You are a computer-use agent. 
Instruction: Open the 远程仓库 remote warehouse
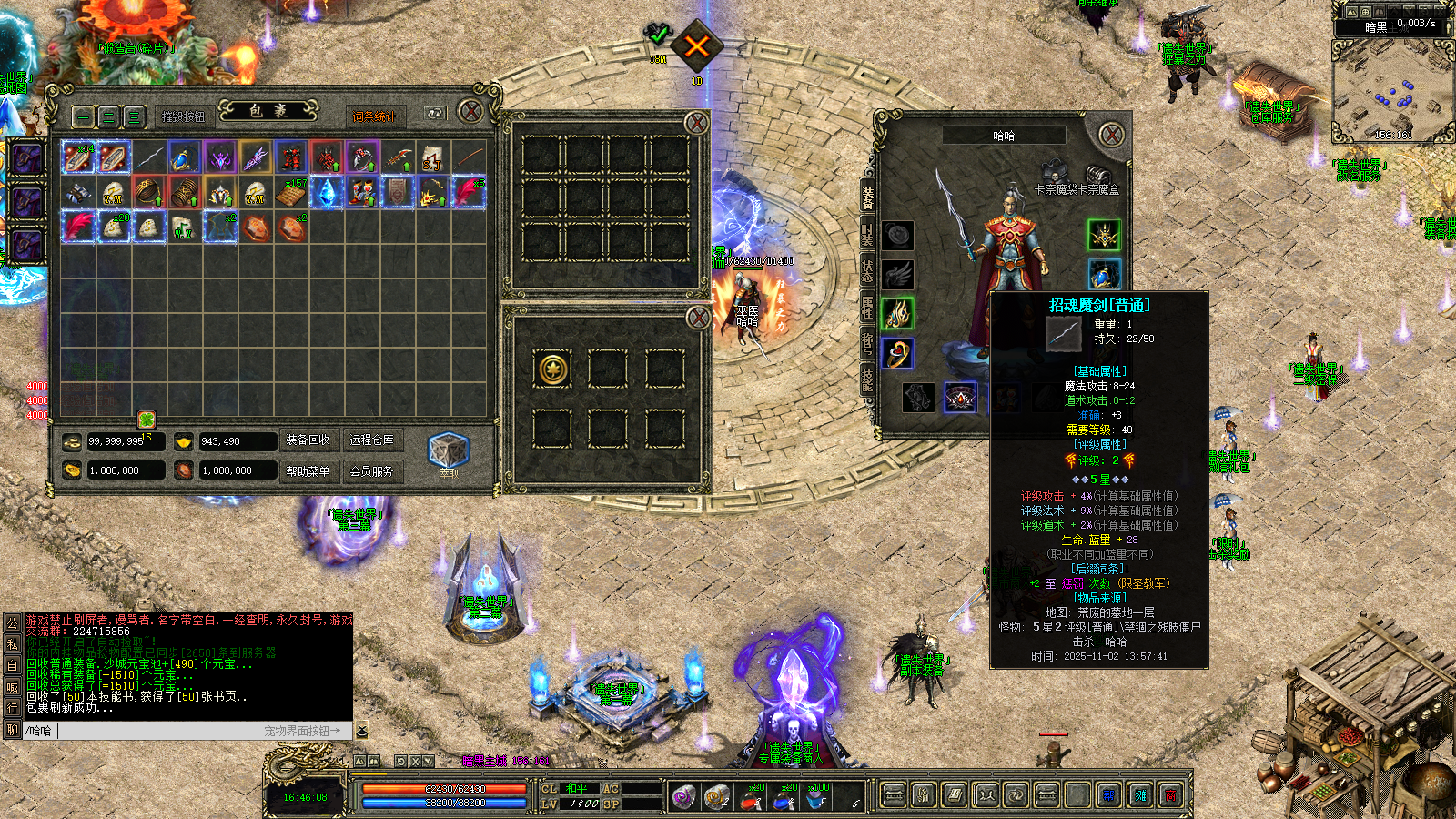[x=371, y=440]
